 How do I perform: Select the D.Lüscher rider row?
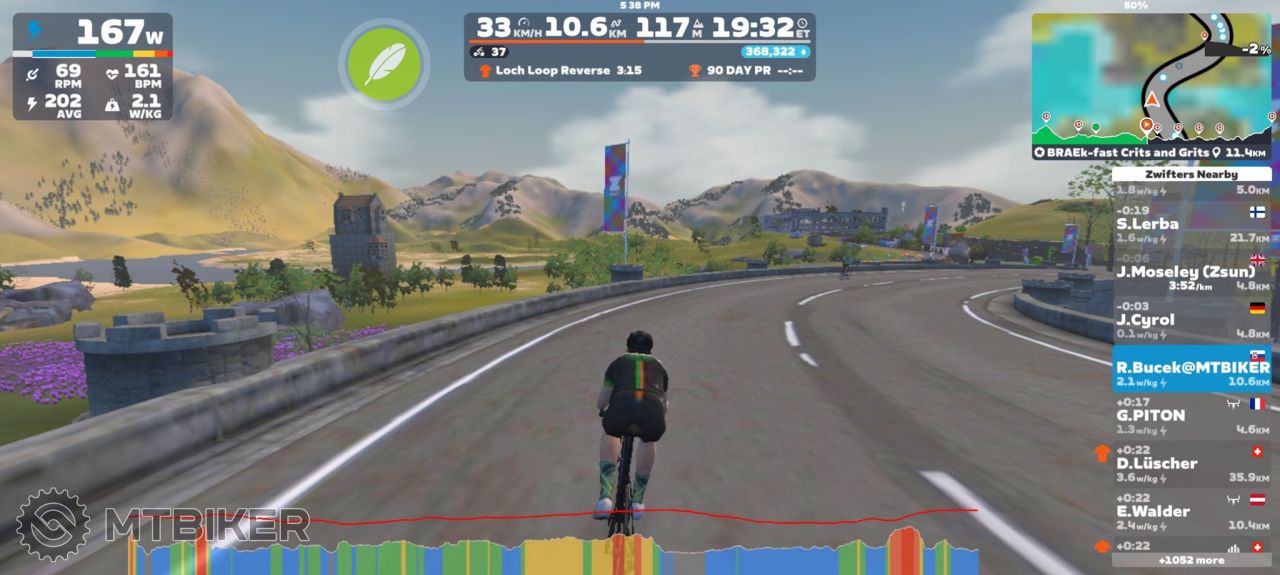pyautogui.click(x=1191, y=463)
